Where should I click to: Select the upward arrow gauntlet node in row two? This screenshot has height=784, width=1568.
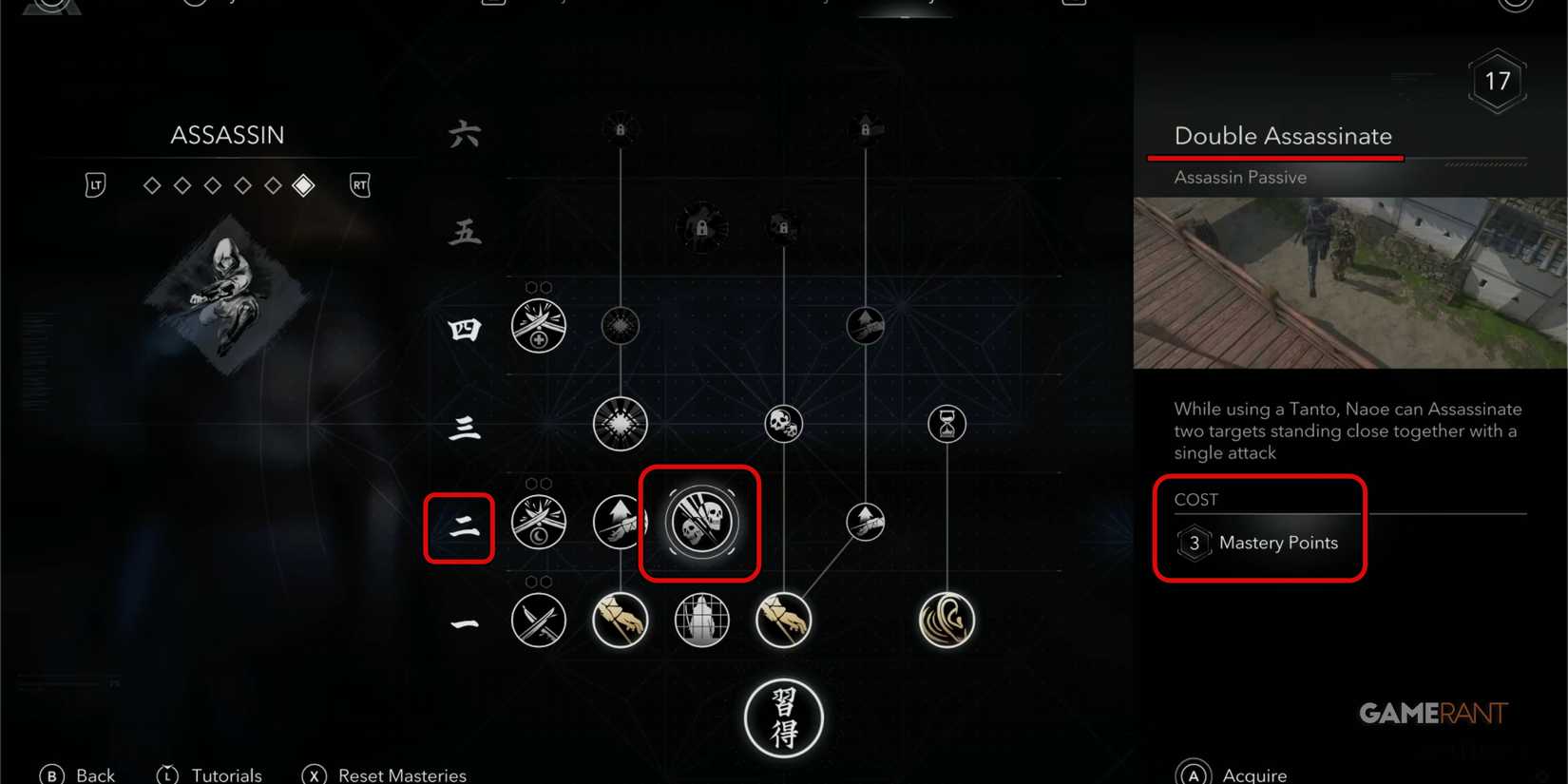tap(621, 521)
